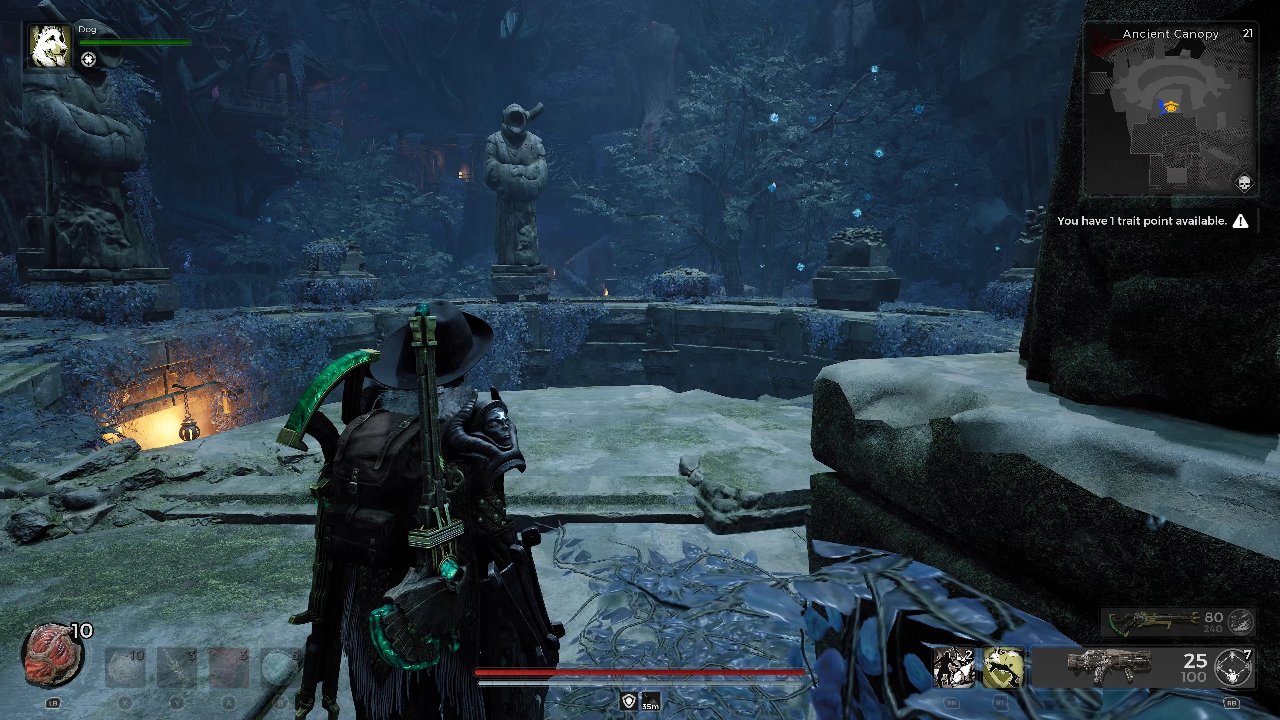
Task: Click the crosshair command icon under Dog
Action: [x=89, y=60]
